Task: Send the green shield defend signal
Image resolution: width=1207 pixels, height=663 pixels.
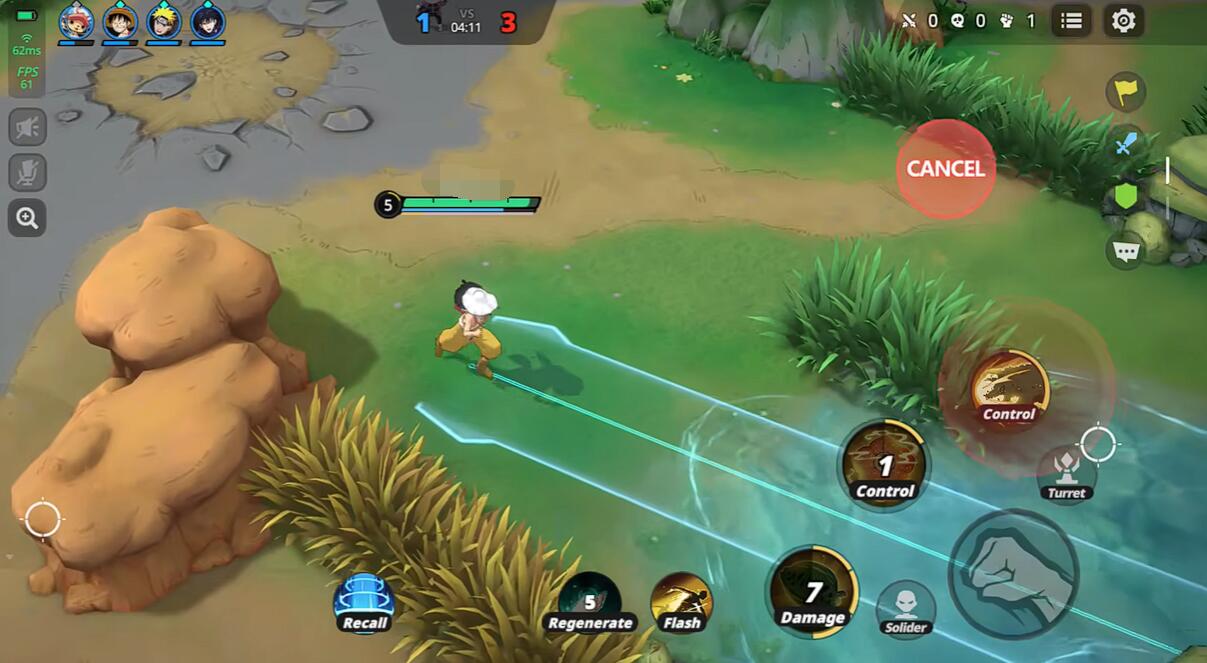Action: [1126, 196]
